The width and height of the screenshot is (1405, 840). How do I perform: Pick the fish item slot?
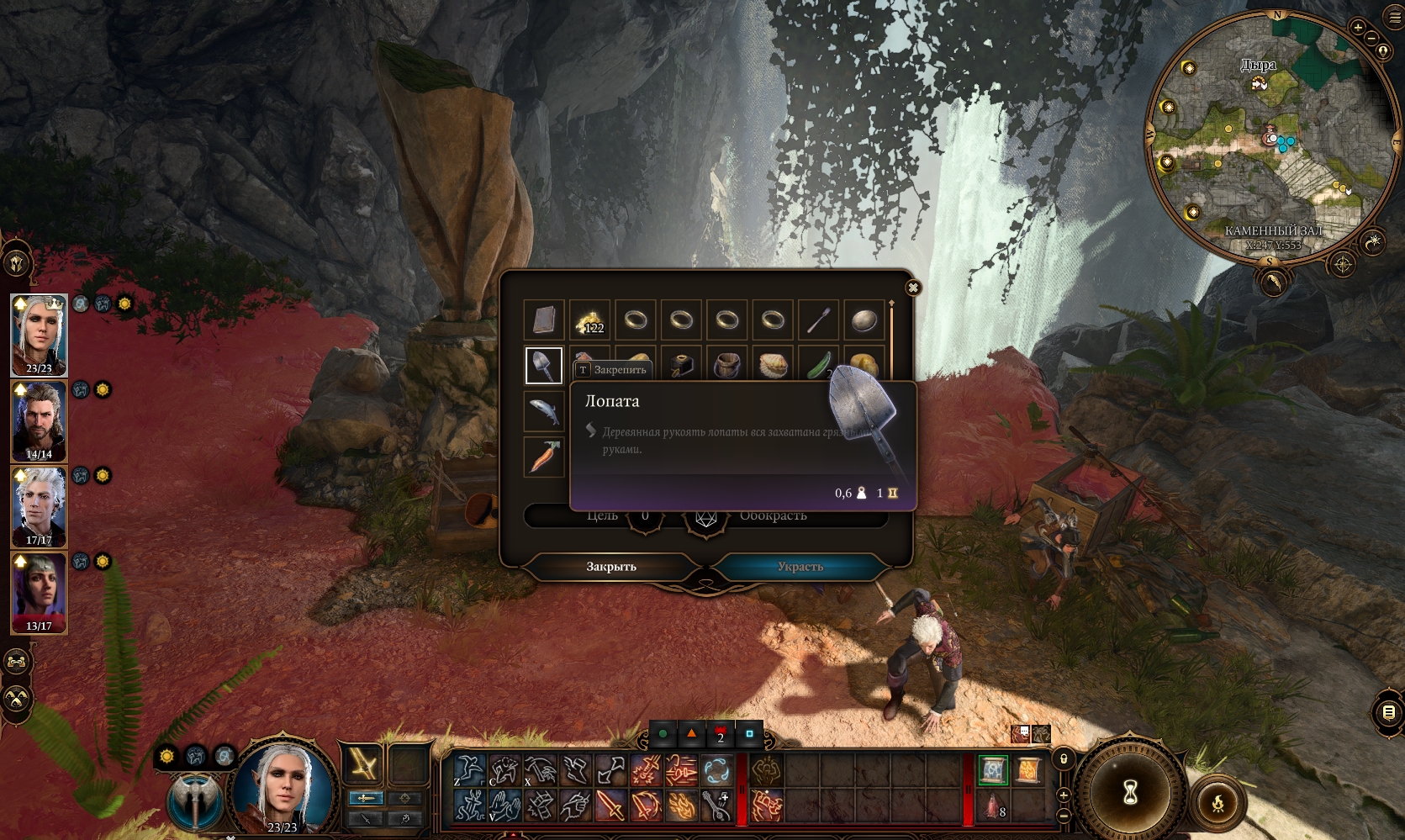(x=543, y=411)
